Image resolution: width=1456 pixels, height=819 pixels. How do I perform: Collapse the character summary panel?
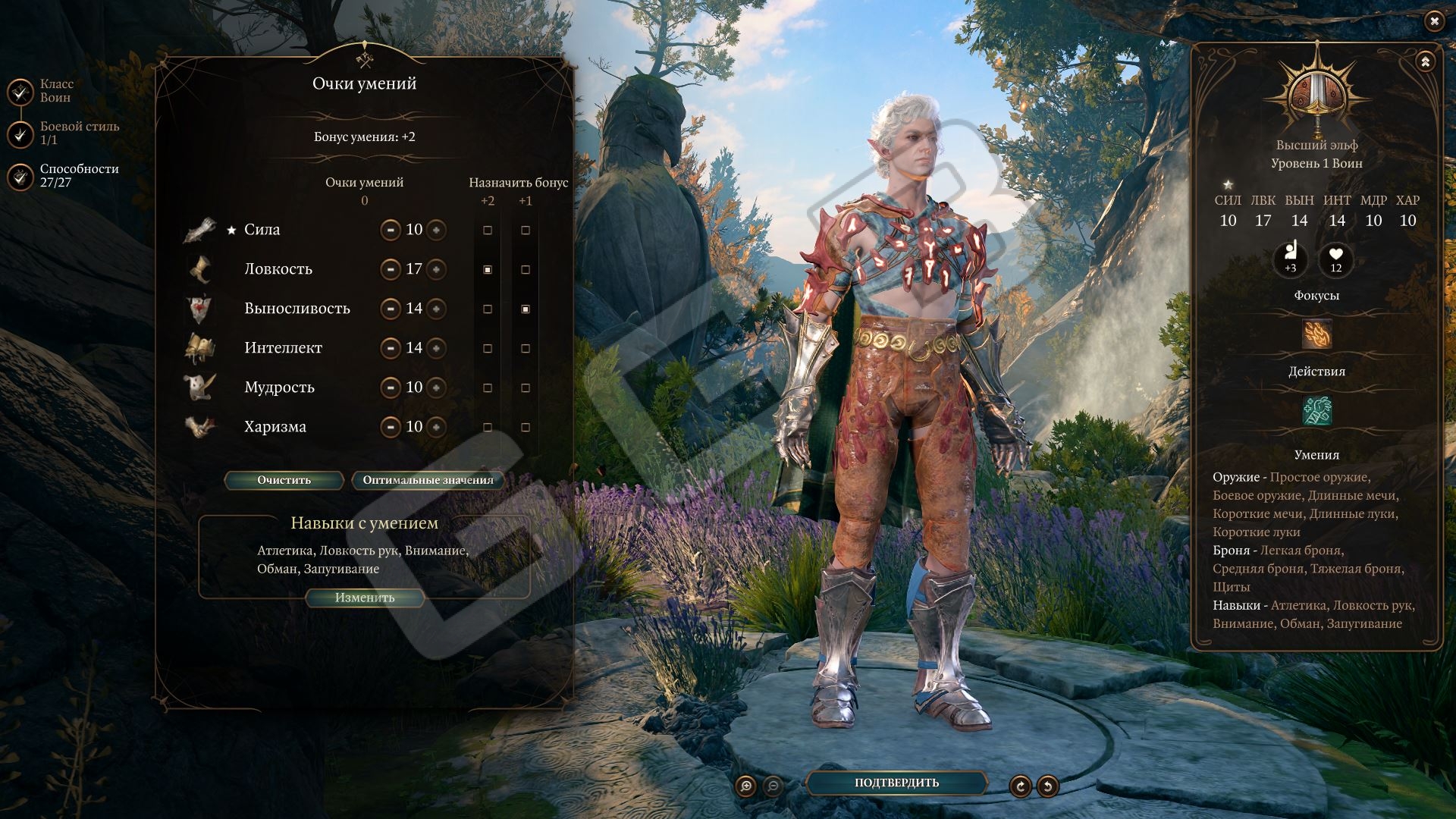tap(1425, 62)
